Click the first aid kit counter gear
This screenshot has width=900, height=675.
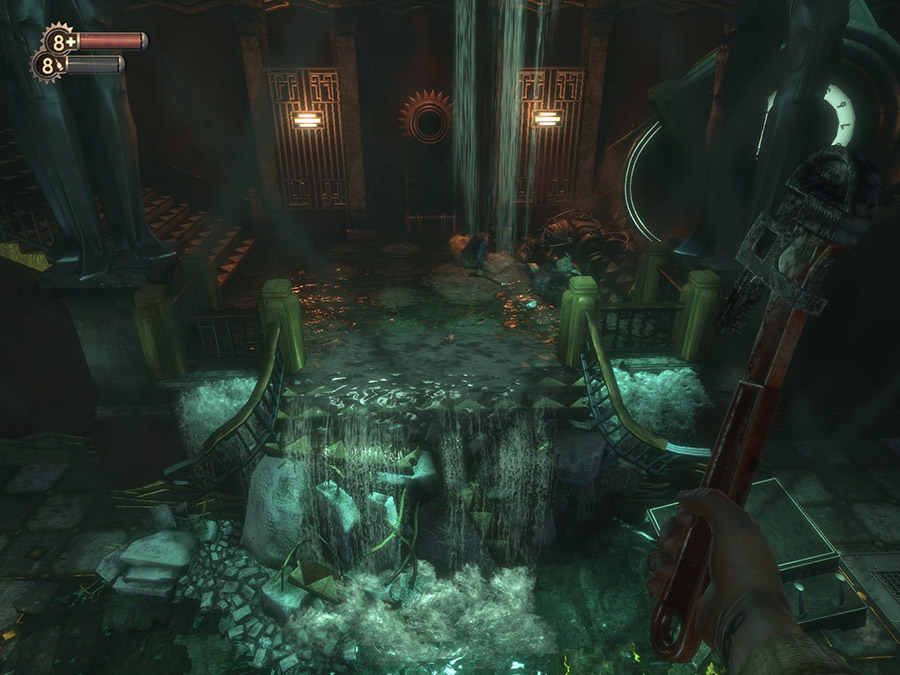pyautogui.click(x=61, y=42)
